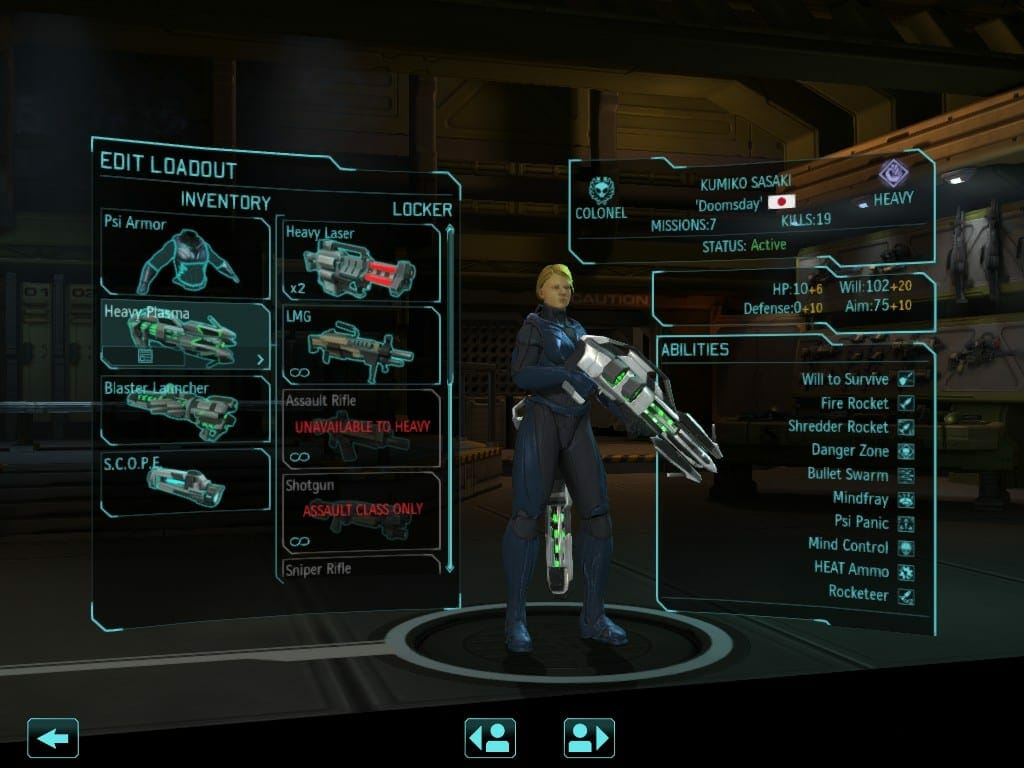
Task: Click the Mind Control ability icon
Action: click(x=906, y=546)
